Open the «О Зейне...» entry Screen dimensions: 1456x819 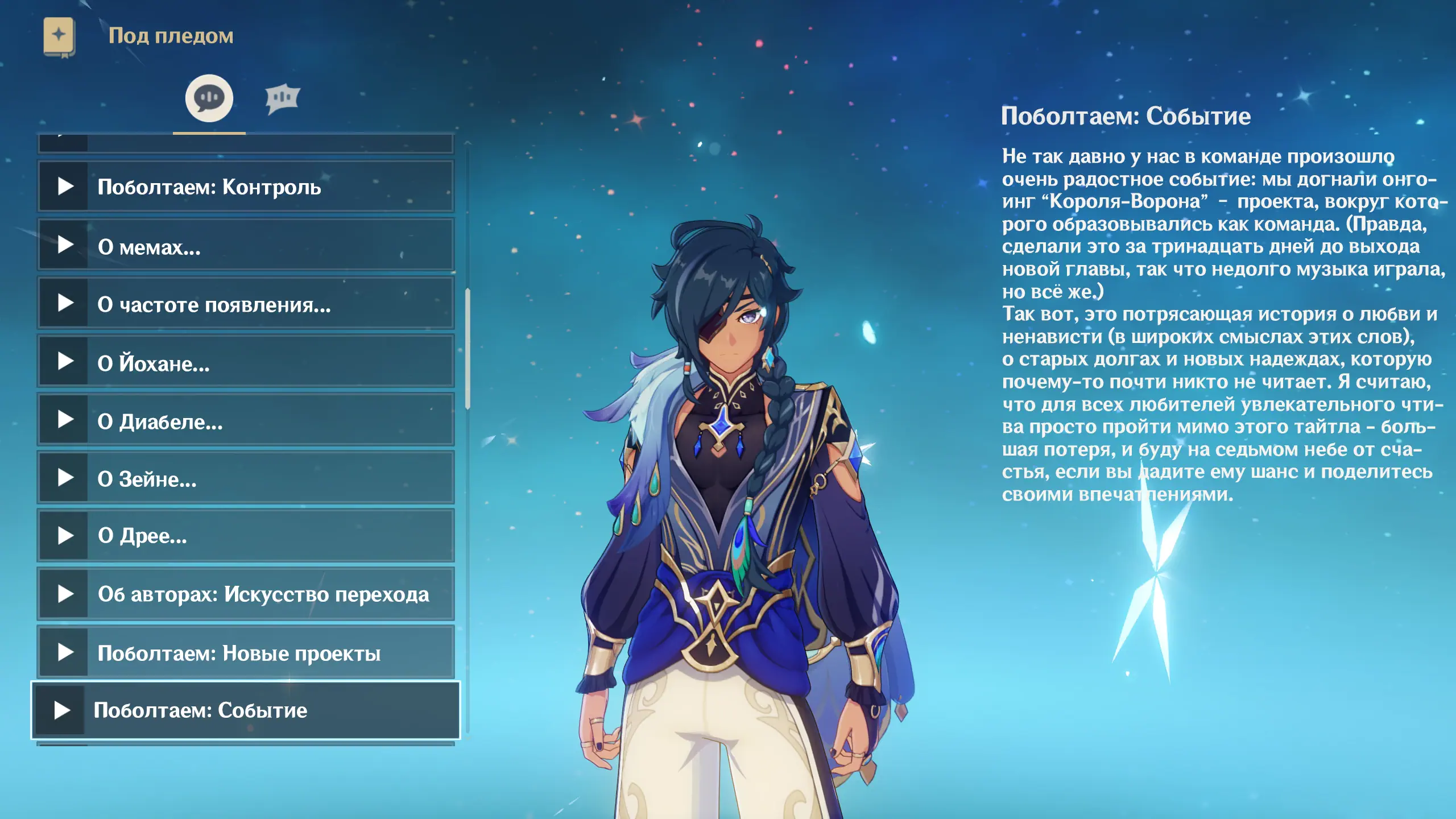(246, 478)
